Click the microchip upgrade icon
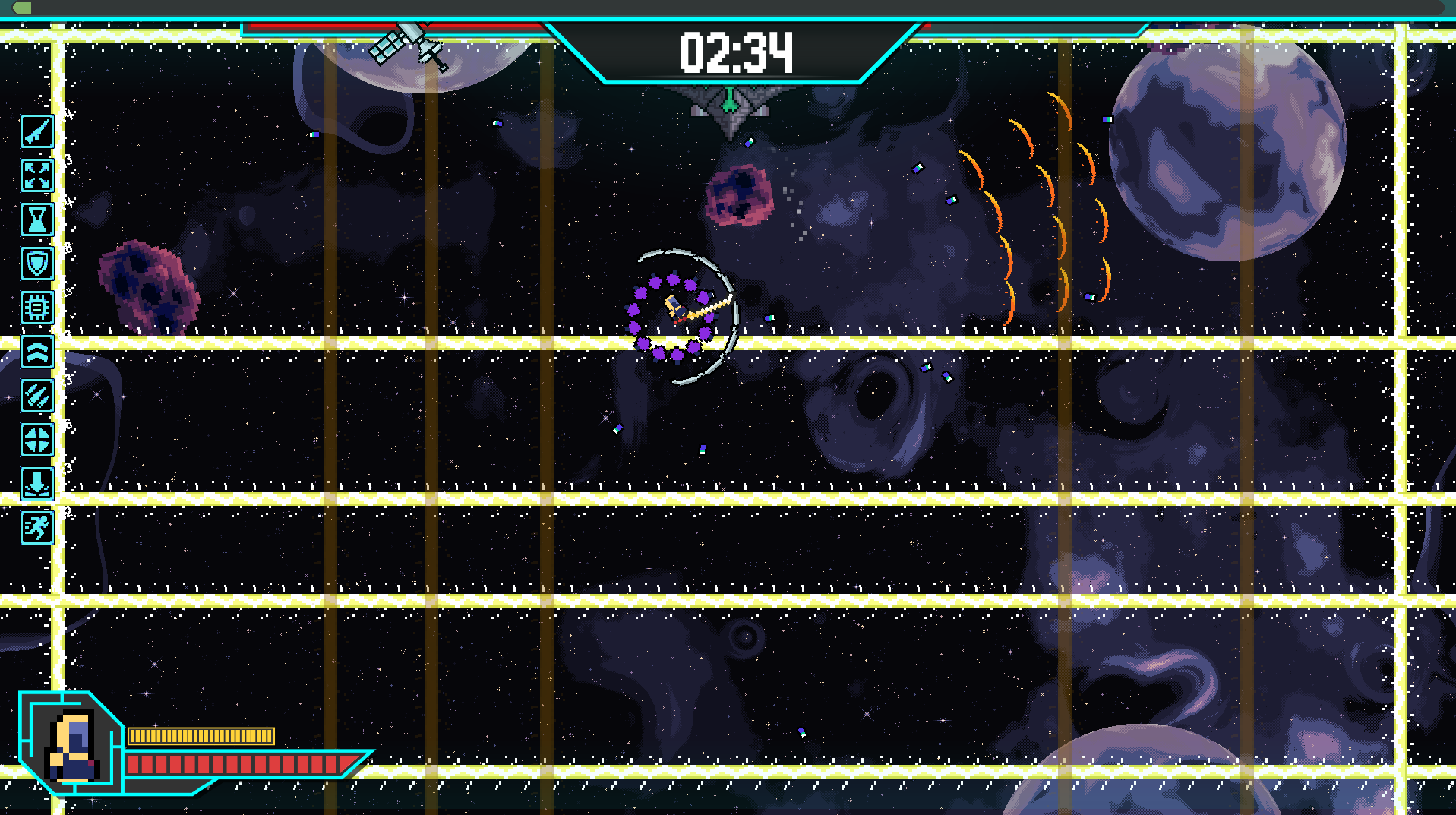This screenshot has width=1456, height=815. [x=36, y=308]
